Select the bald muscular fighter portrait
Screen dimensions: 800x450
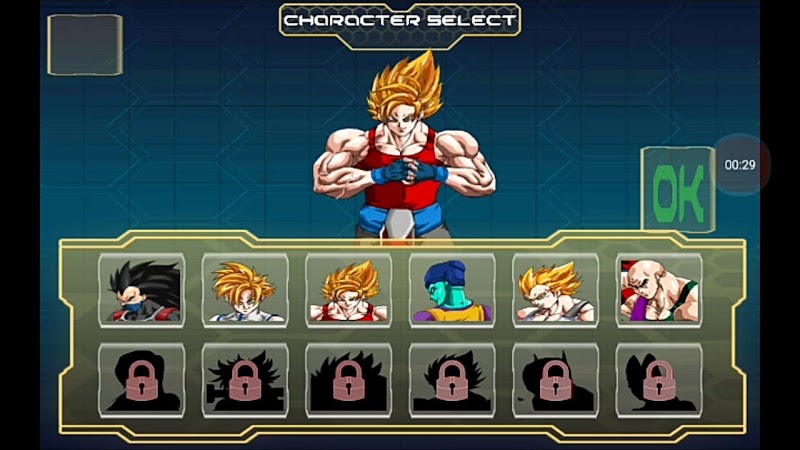(x=659, y=291)
